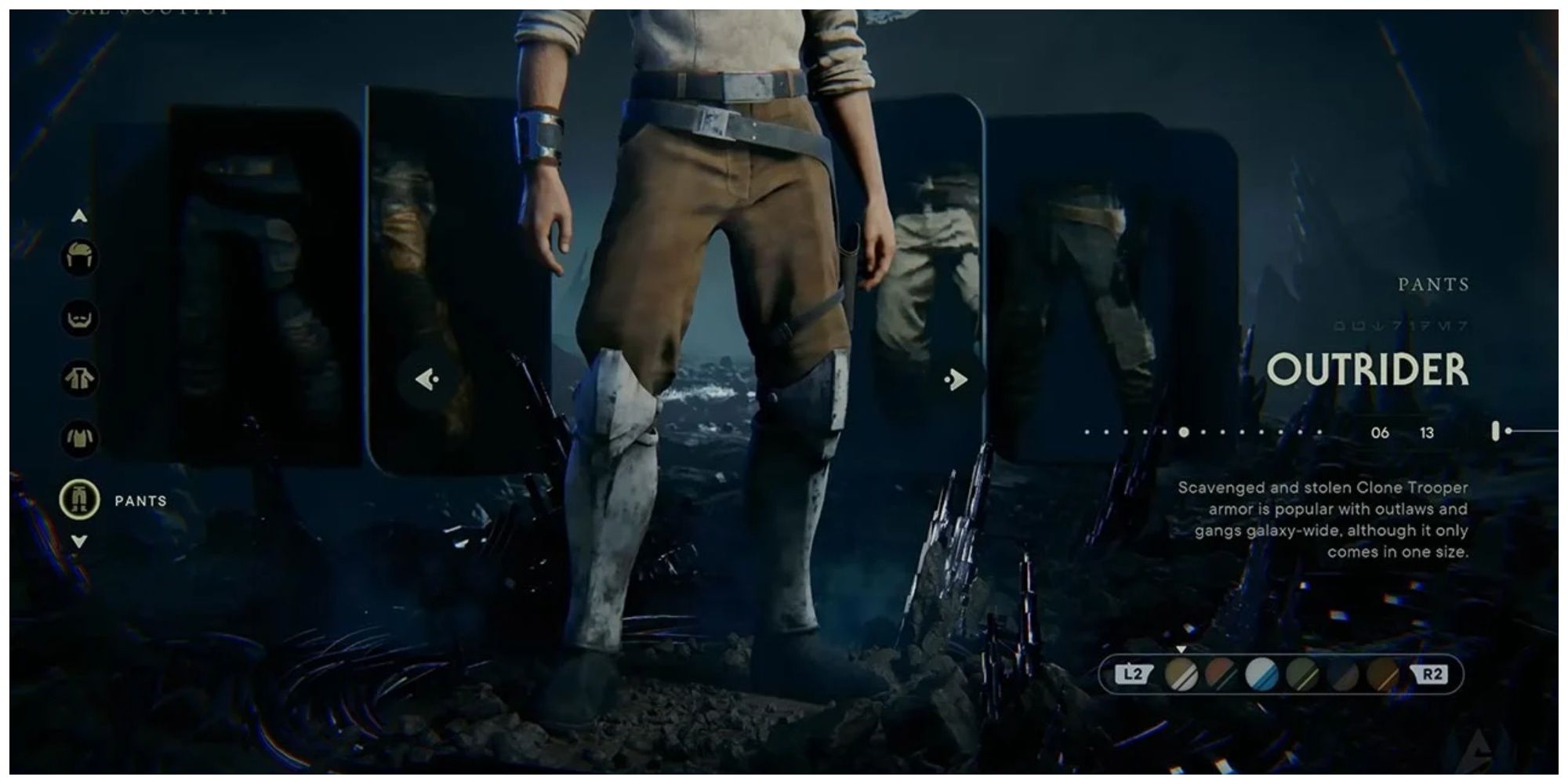The width and height of the screenshot is (1568, 784).
Task: Click the R2 shoulder button icon
Action: click(1433, 673)
